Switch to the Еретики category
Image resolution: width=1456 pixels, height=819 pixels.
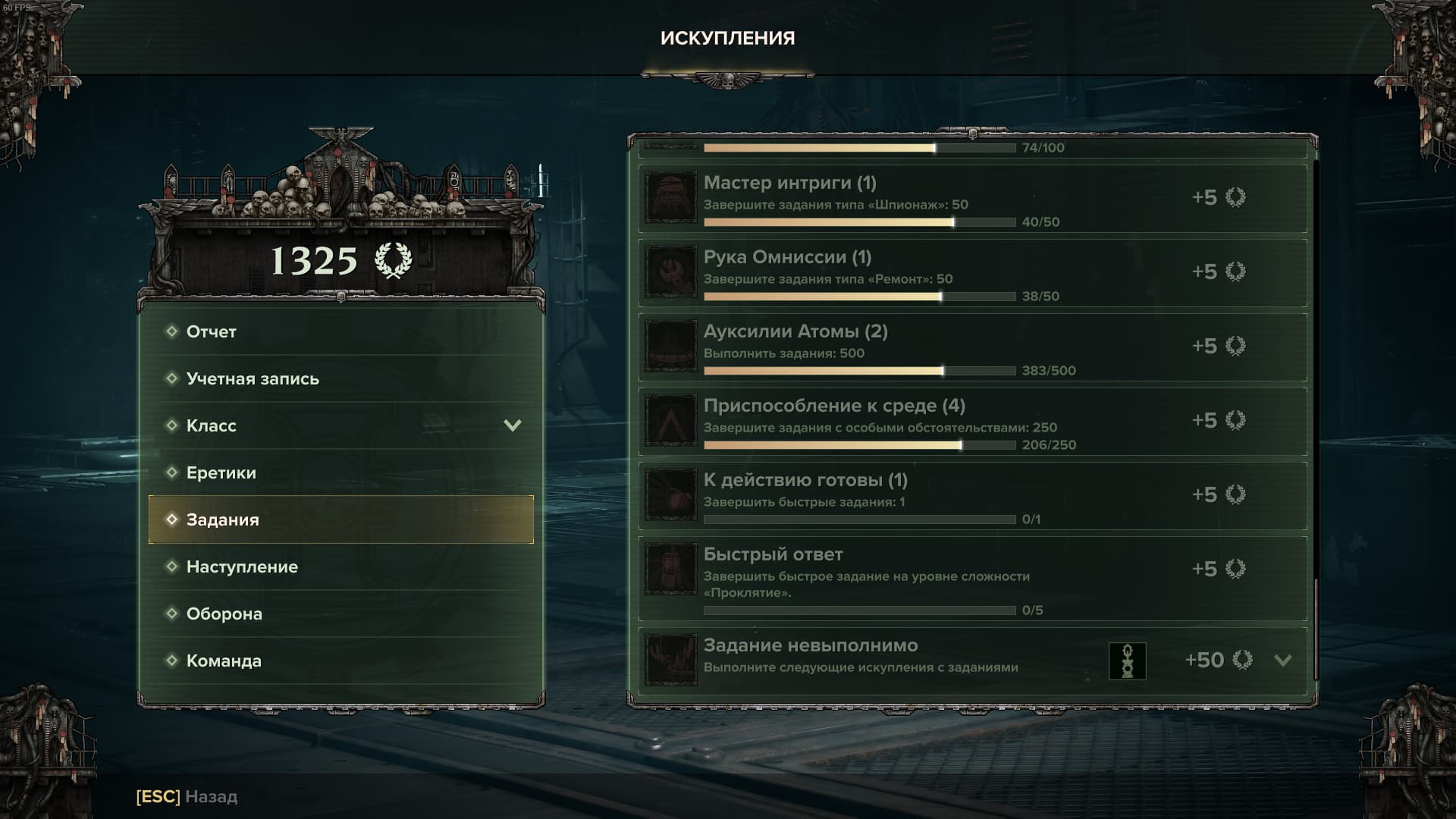click(x=340, y=472)
